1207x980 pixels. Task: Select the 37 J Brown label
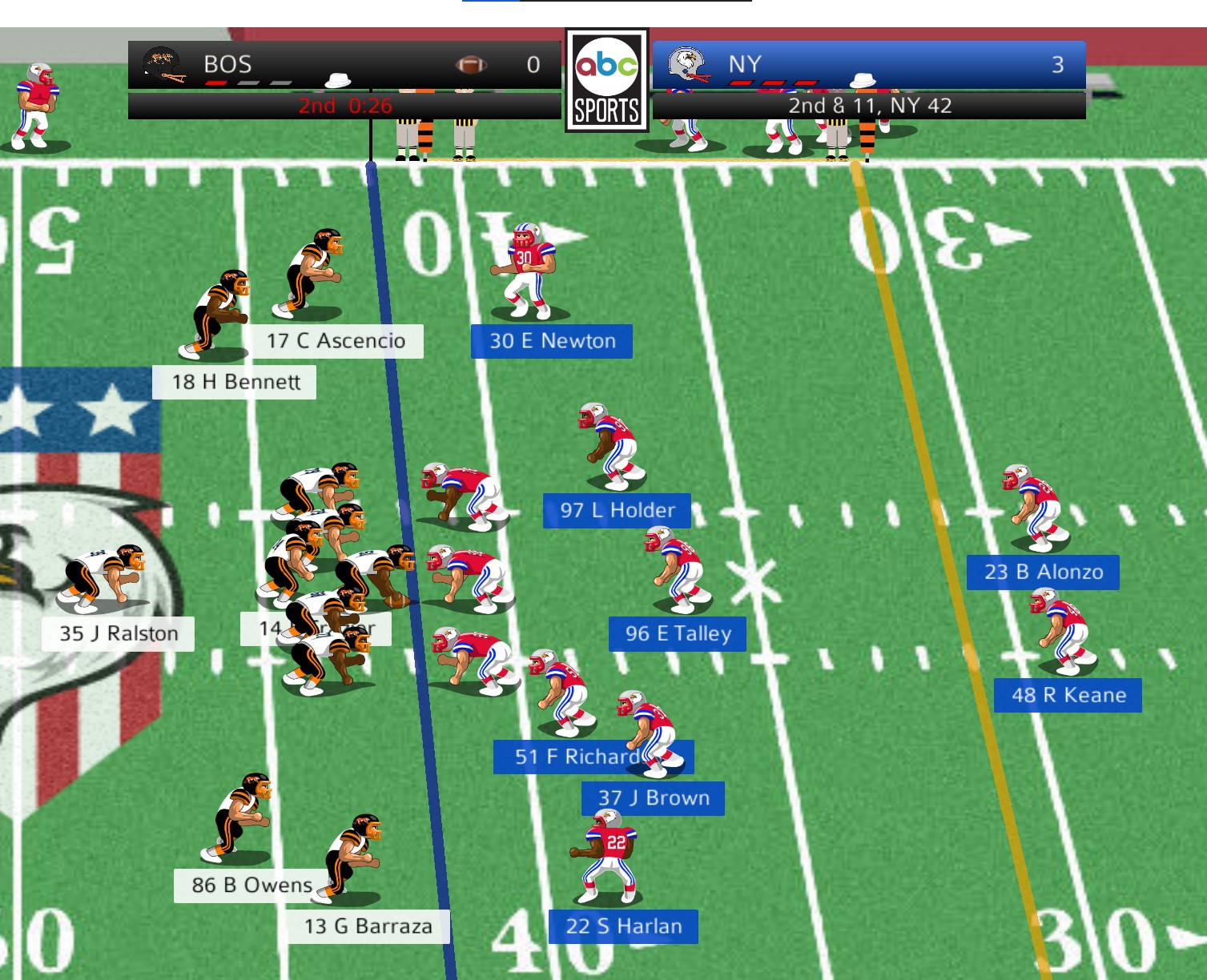point(653,798)
